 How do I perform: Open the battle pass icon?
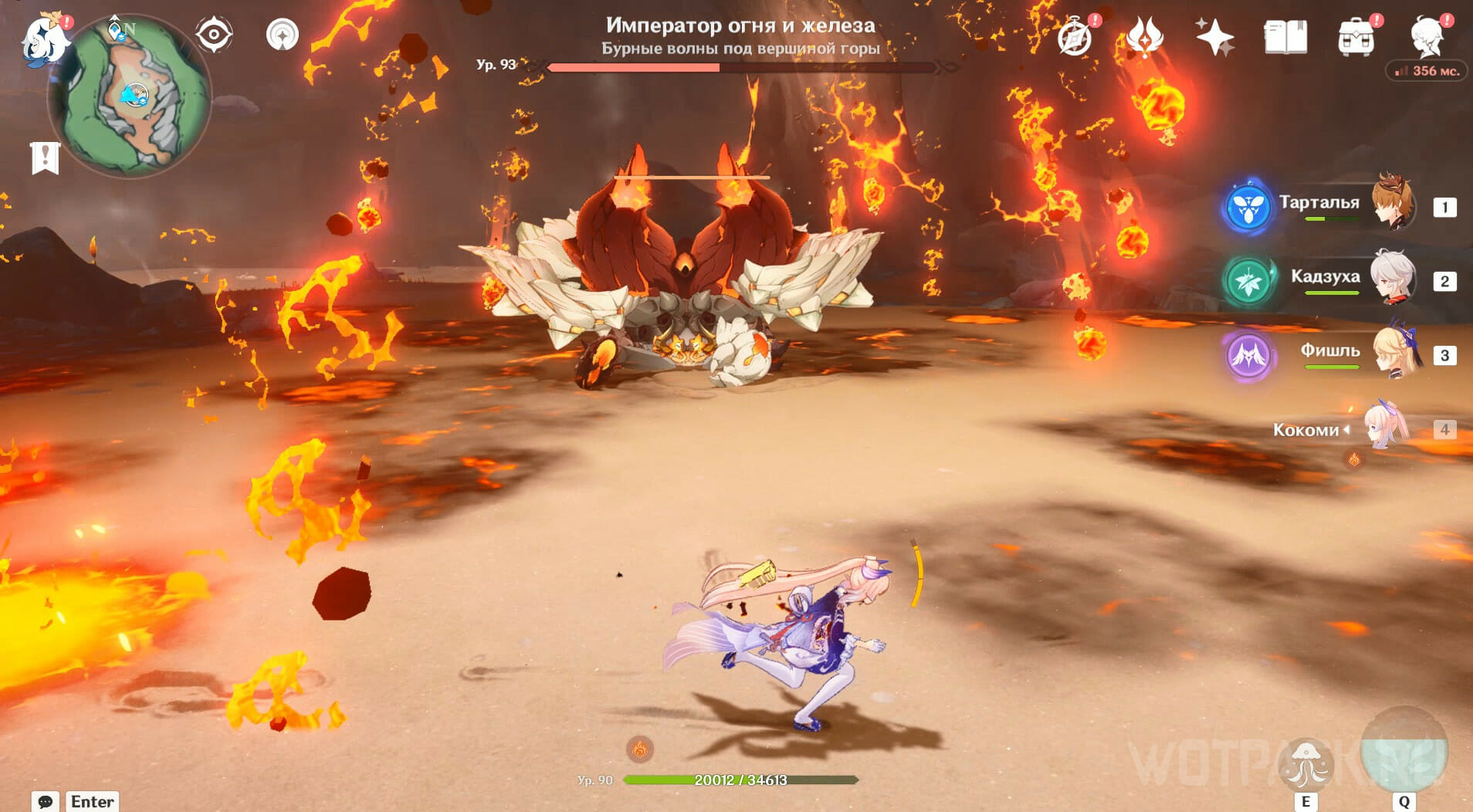(1145, 36)
